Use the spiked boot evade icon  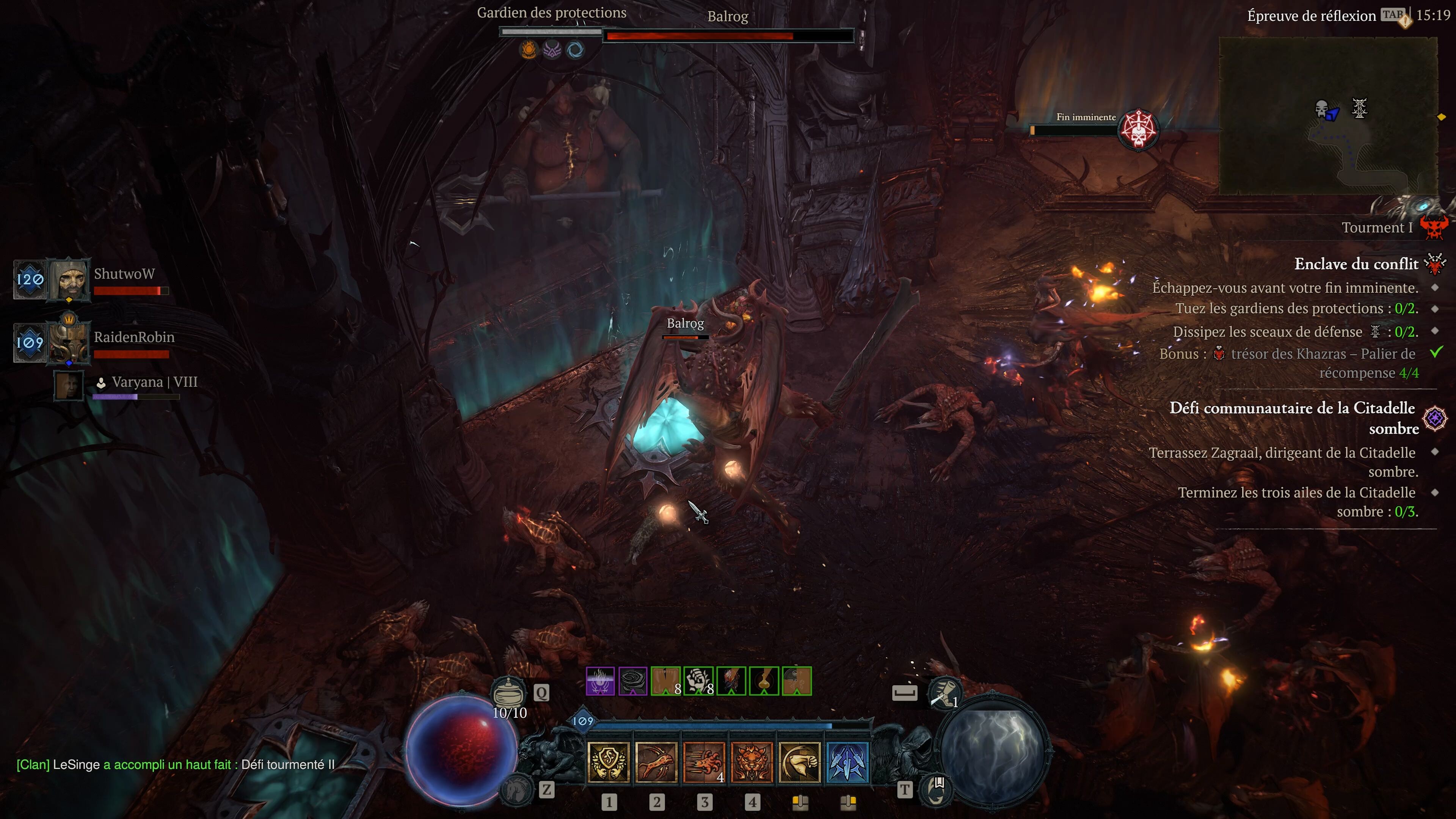[945, 692]
